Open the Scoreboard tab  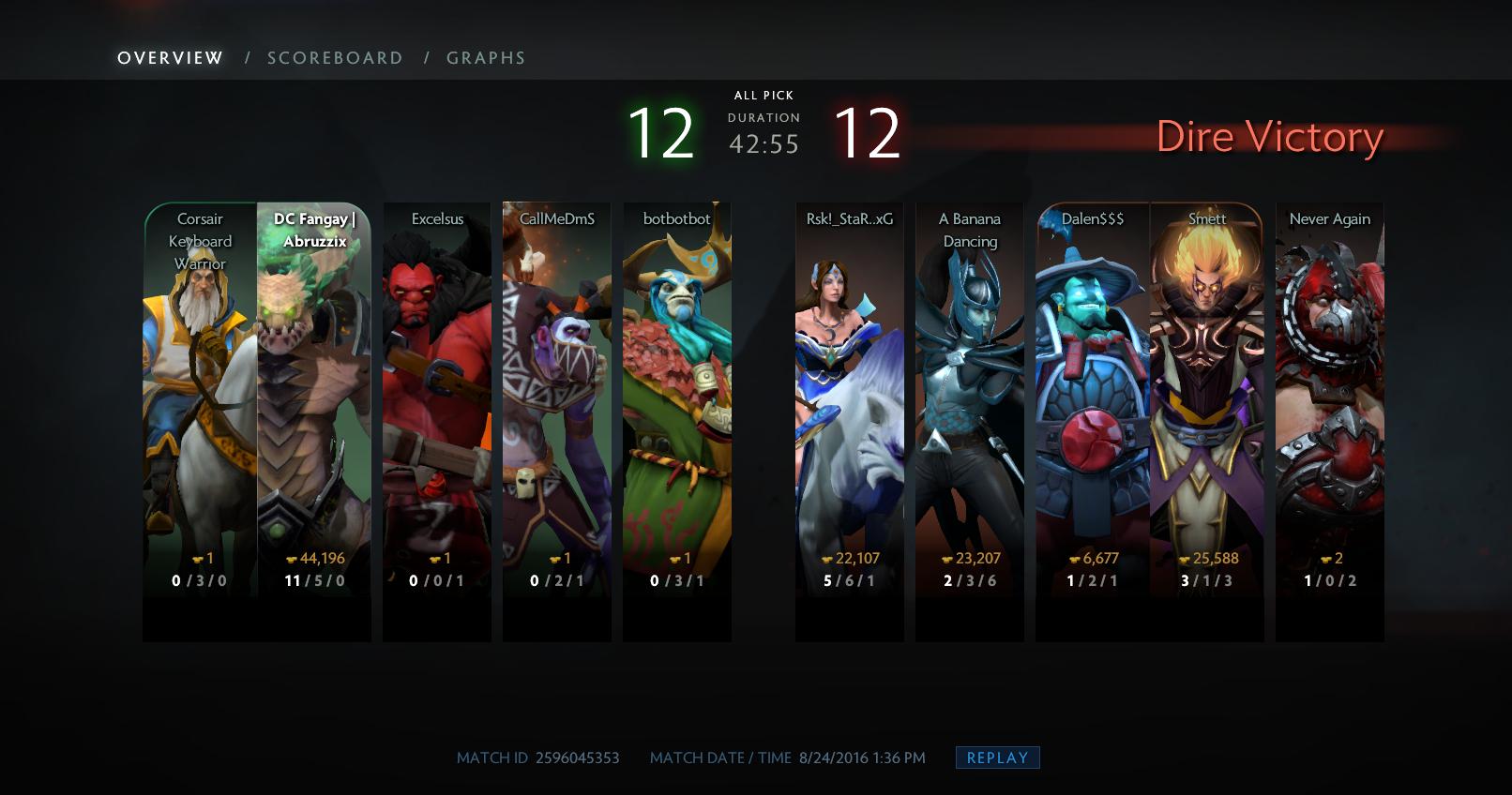[x=335, y=58]
